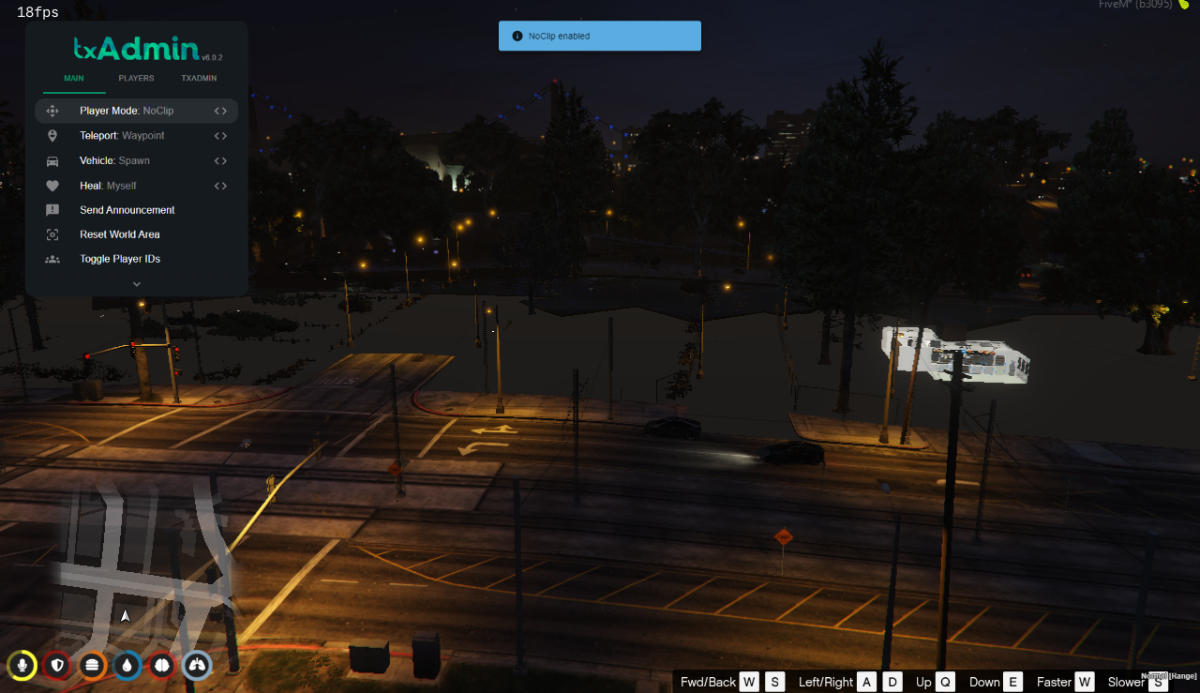
Task: Click the microphone voice status icon
Action: click(22, 665)
